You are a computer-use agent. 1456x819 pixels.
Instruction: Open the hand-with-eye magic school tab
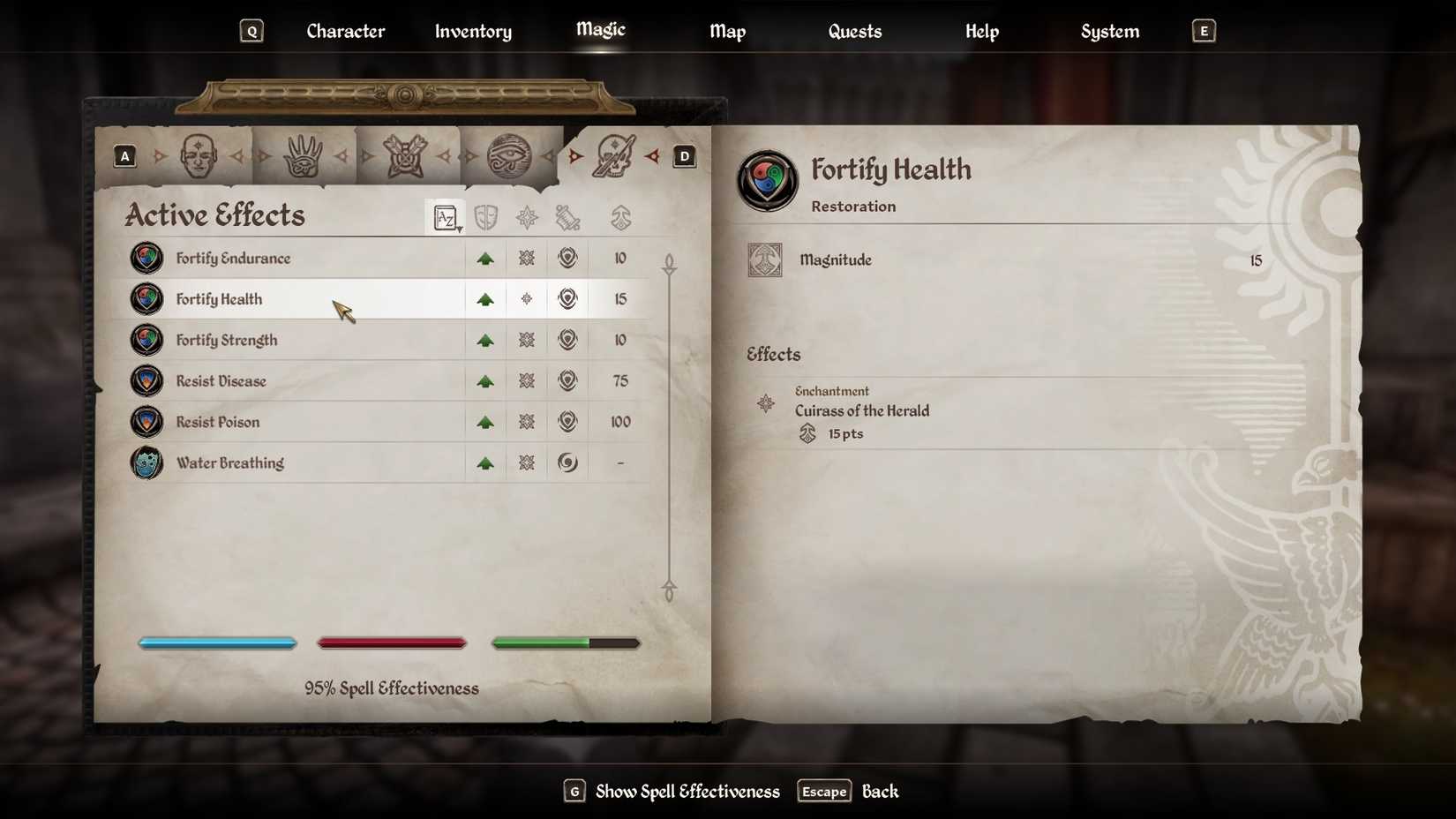[301, 154]
